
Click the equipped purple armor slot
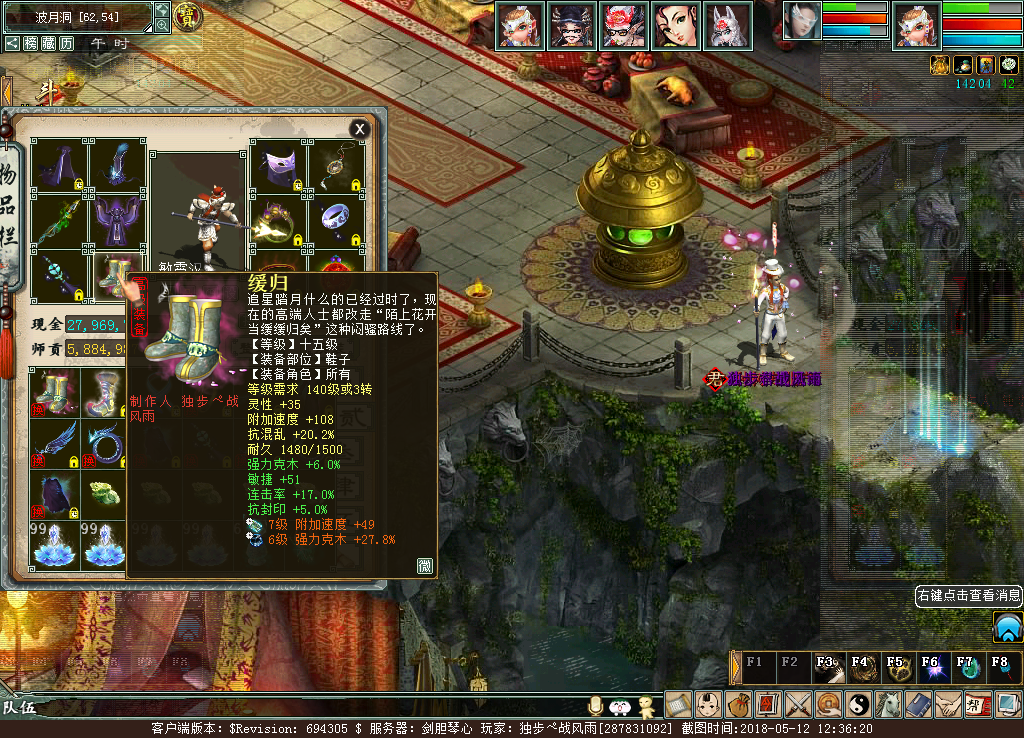pyautogui.click(x=118, y=219)
